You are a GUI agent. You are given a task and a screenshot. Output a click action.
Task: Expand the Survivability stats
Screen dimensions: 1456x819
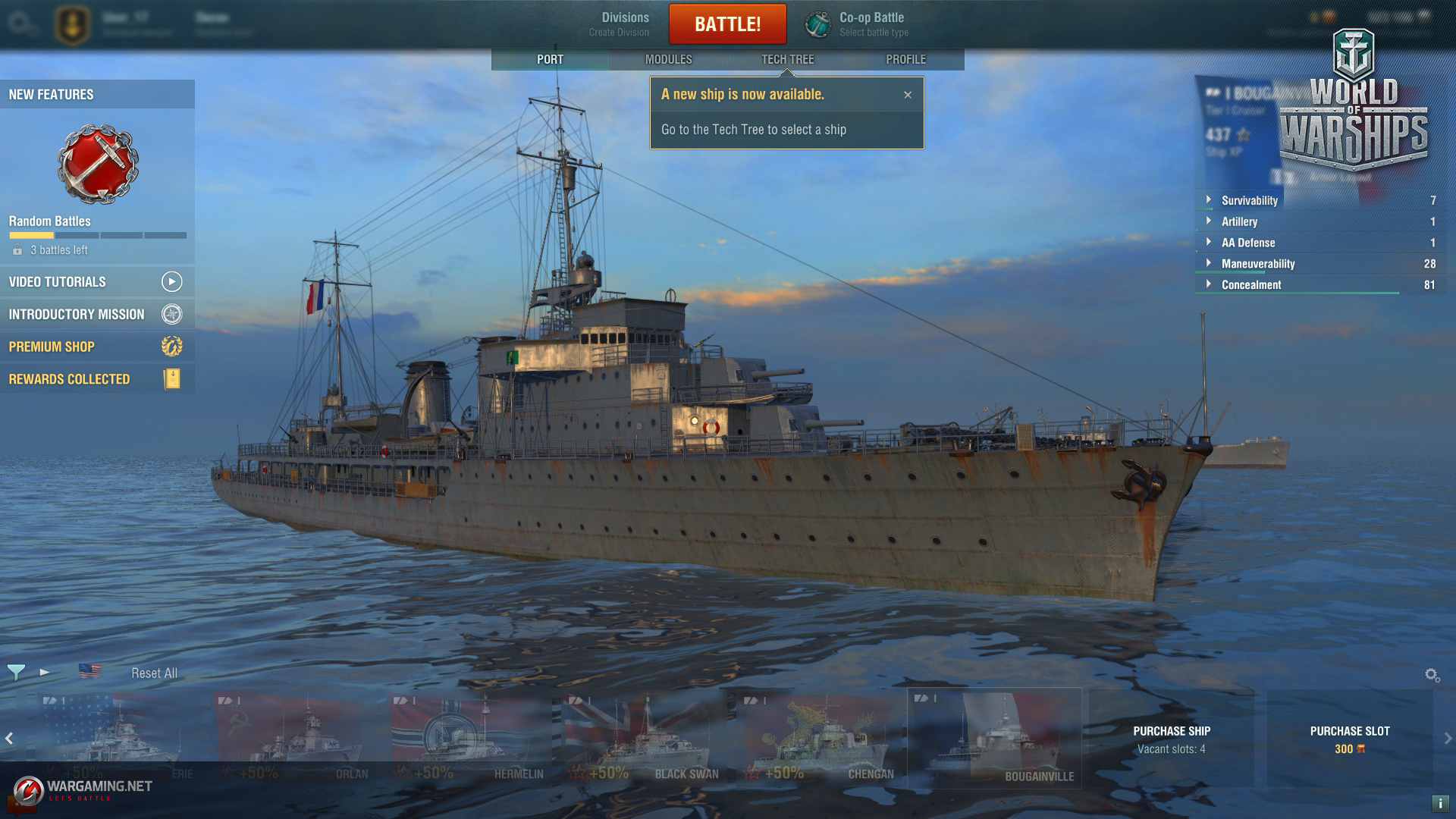coord(1249,200)
